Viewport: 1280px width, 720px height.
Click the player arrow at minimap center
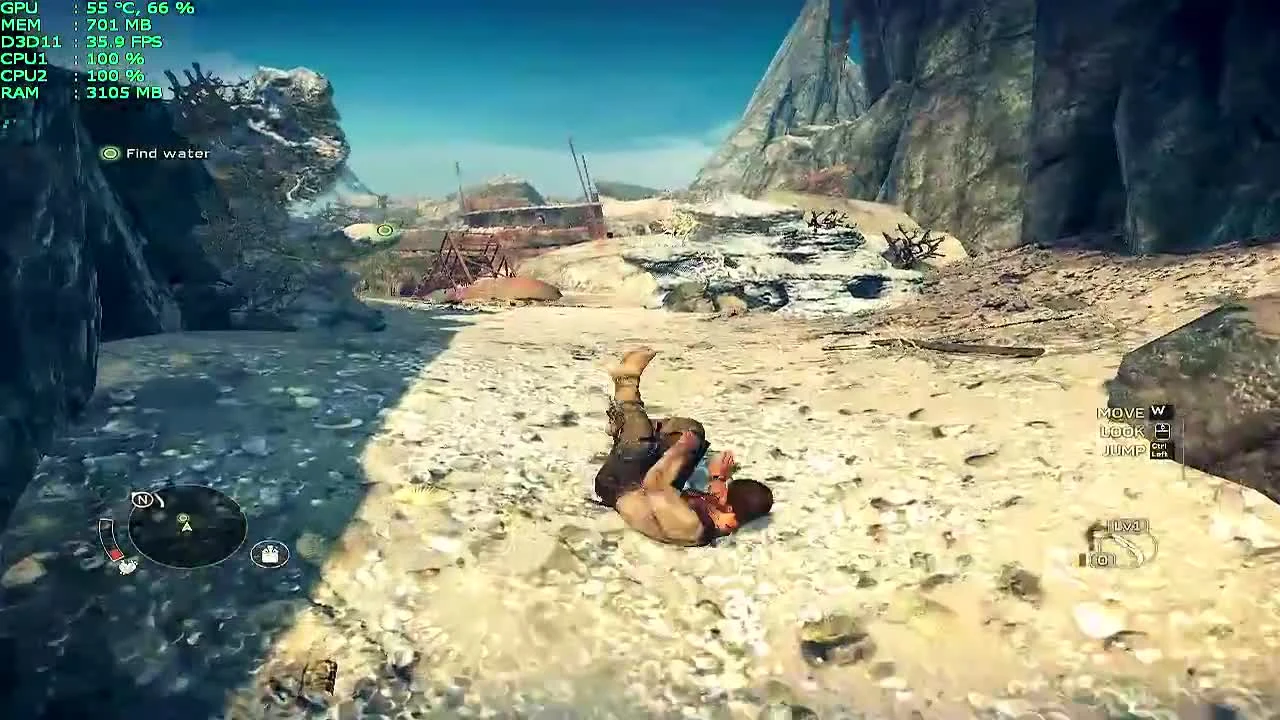tap(187, 527)
